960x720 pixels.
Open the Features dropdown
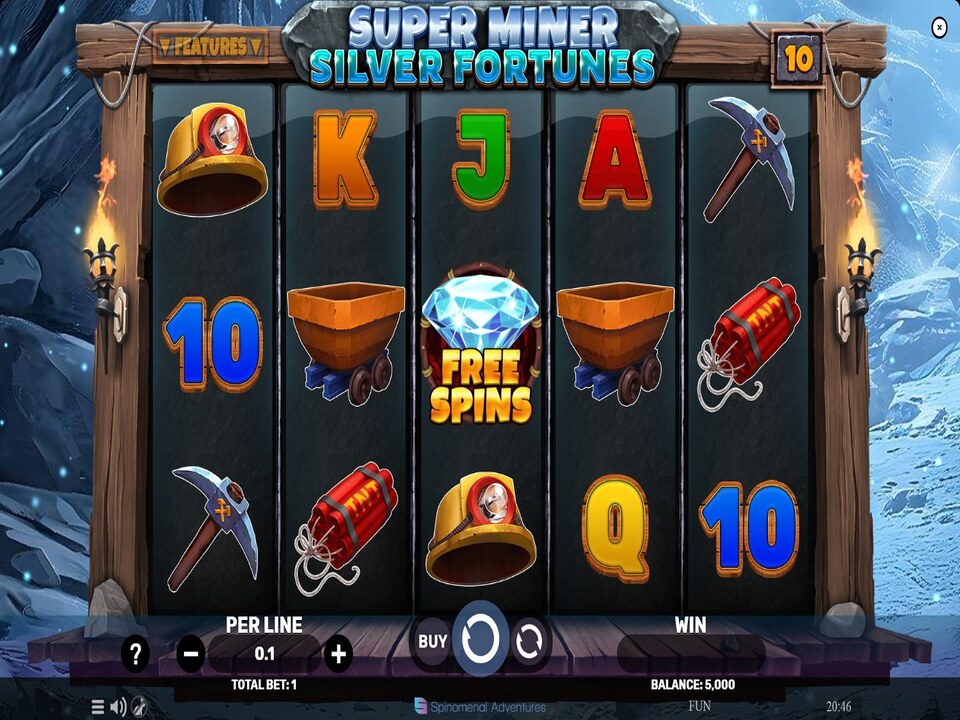(210, 46)
